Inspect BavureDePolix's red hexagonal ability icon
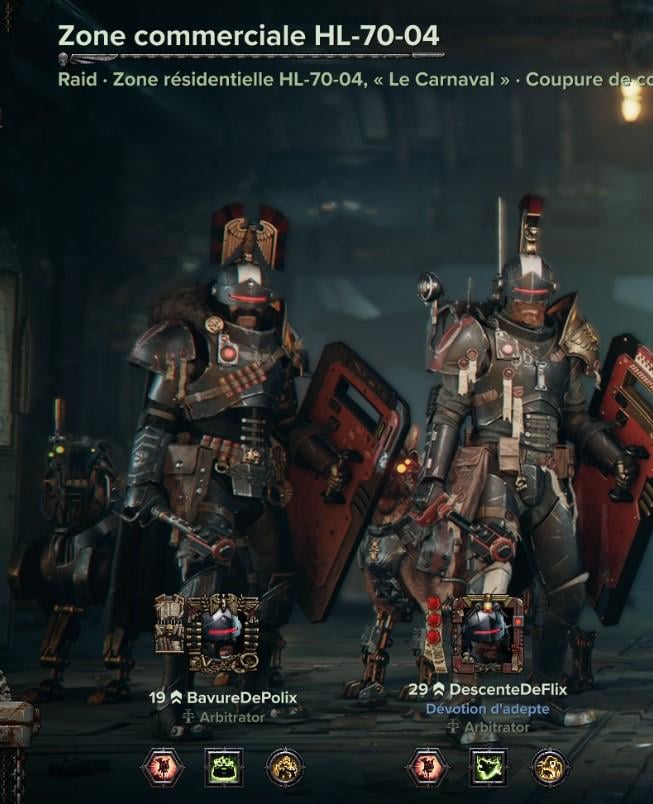Image resolution: width=653 pixels, height=804 pixels. point(160,767)
